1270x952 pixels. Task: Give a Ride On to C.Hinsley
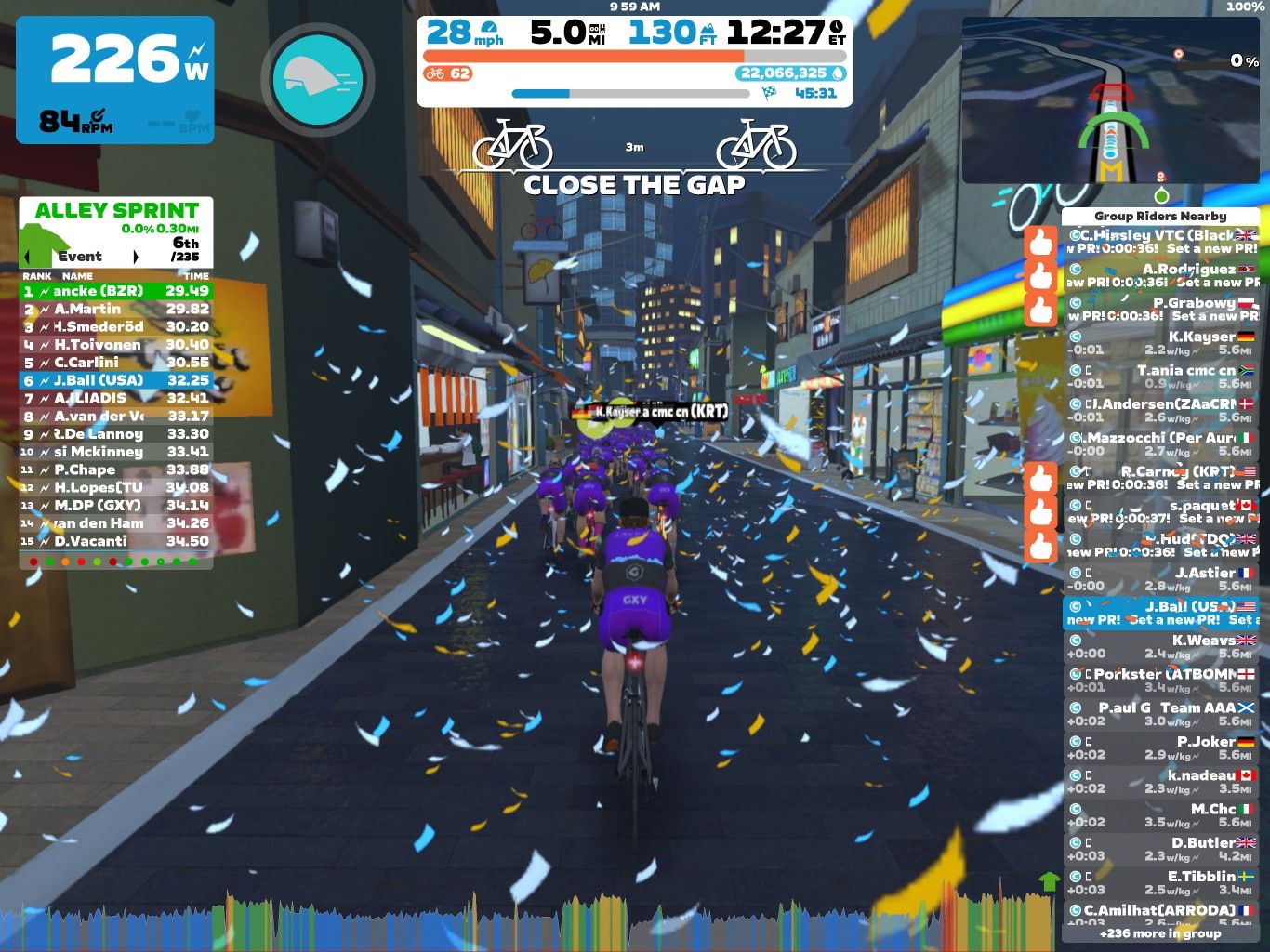[x=1039, y=240]
